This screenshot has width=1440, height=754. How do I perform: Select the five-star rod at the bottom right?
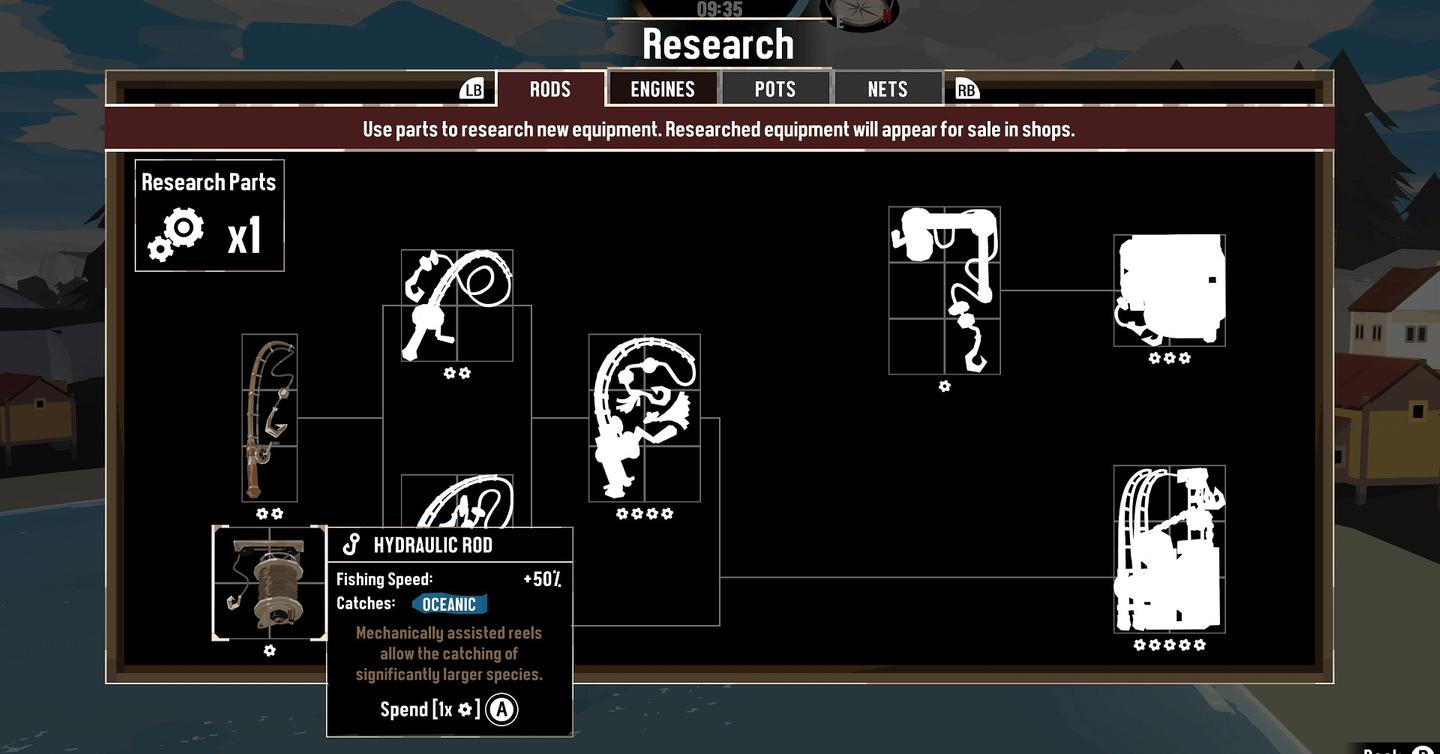click(1169, 548)
